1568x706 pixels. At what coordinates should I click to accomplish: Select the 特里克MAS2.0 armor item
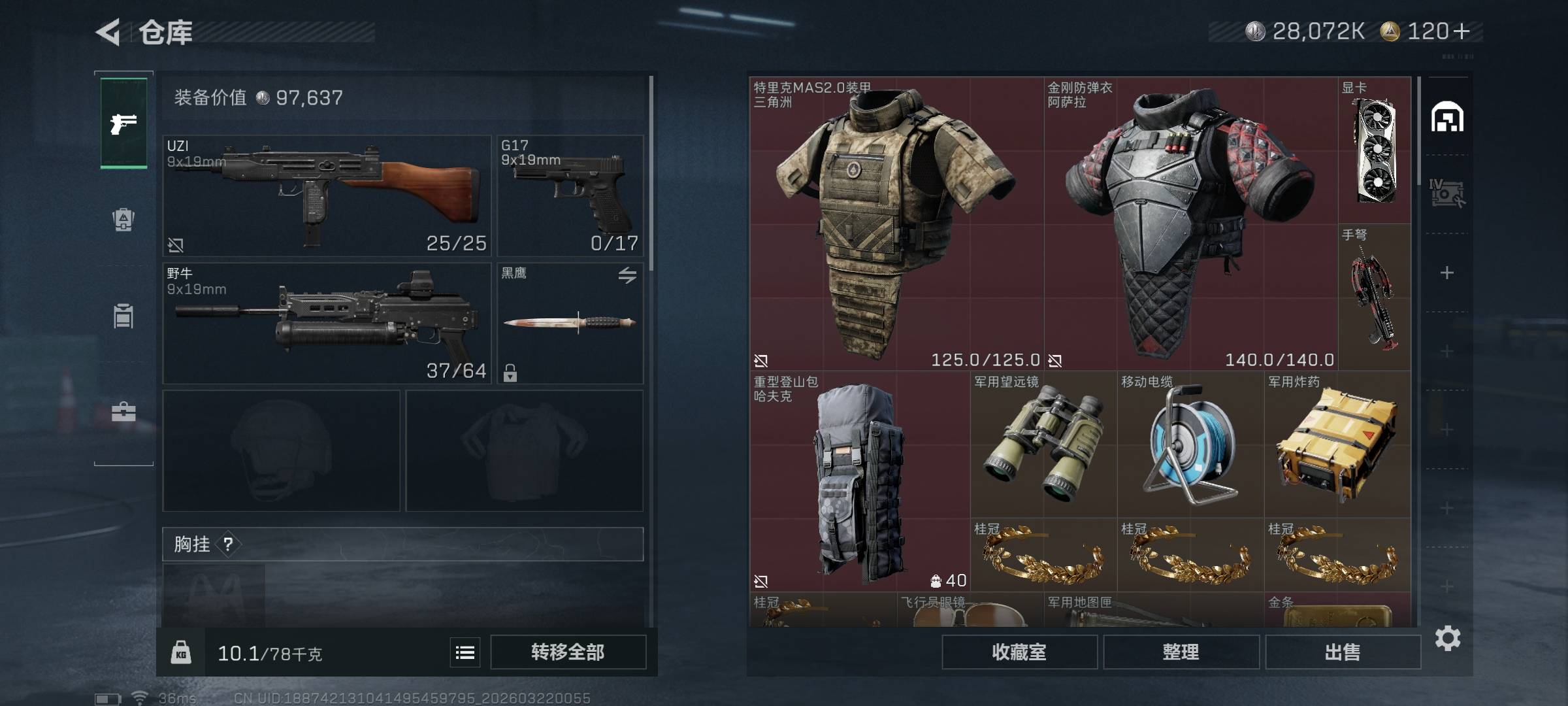896,224
